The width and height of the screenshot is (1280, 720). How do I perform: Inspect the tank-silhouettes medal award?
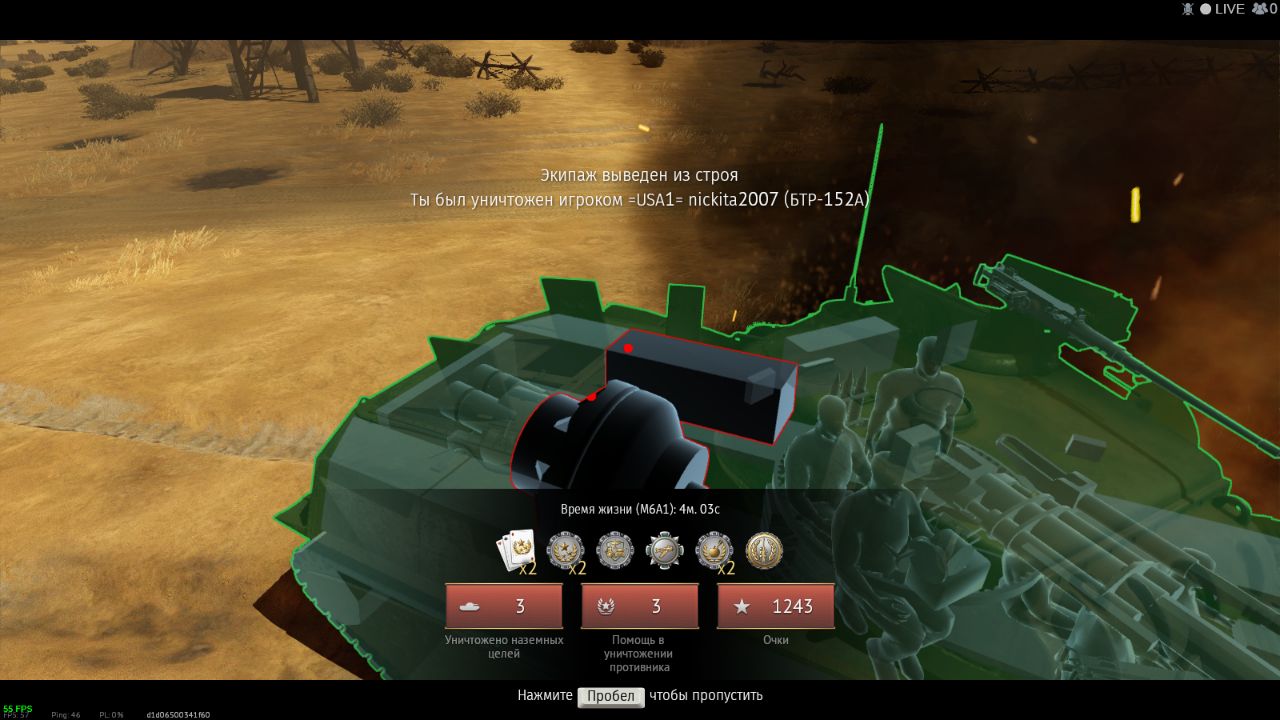tap(615, 550)
